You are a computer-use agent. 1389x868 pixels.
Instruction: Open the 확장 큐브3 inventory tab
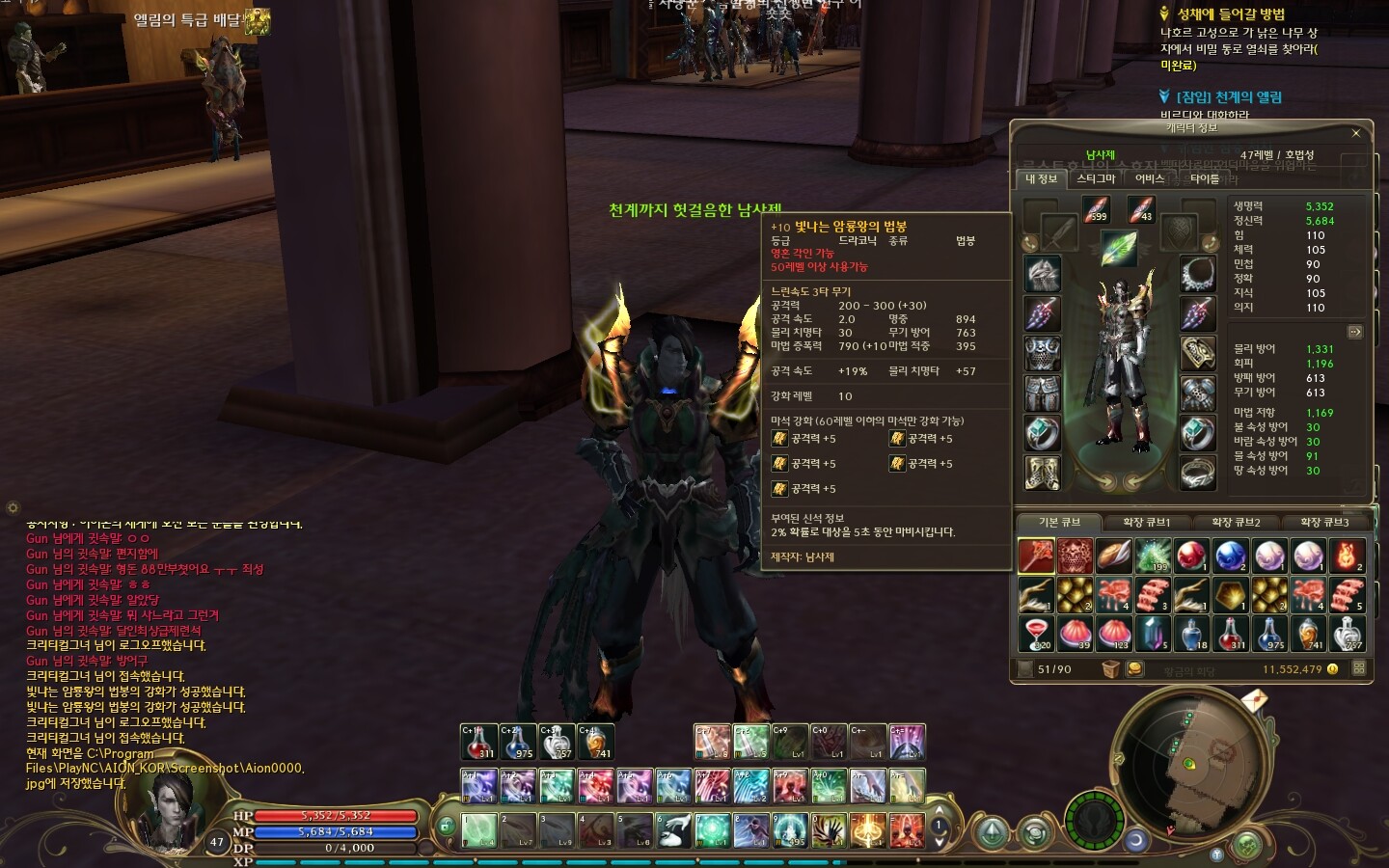coord(1324,523)
